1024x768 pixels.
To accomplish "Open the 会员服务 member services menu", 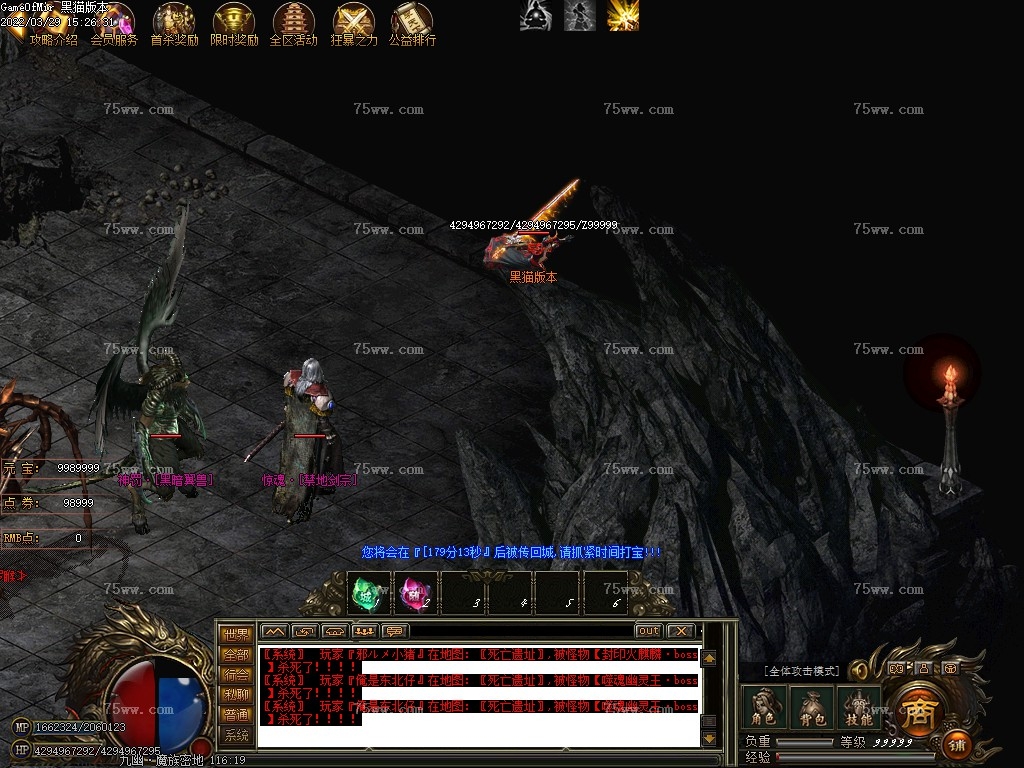I will pos(114,22).
